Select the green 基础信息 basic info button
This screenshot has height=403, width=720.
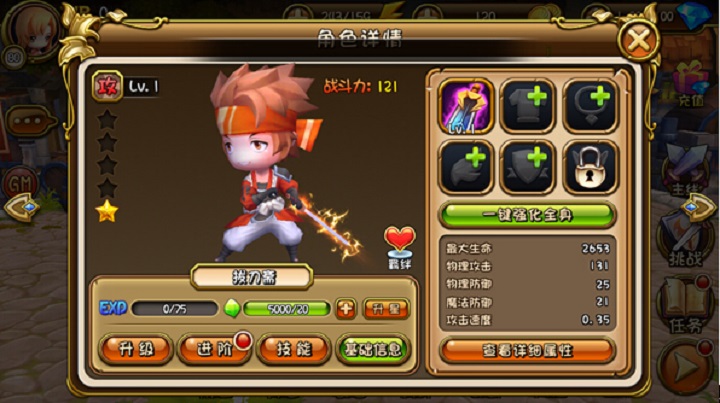click(x=372, y=349)
